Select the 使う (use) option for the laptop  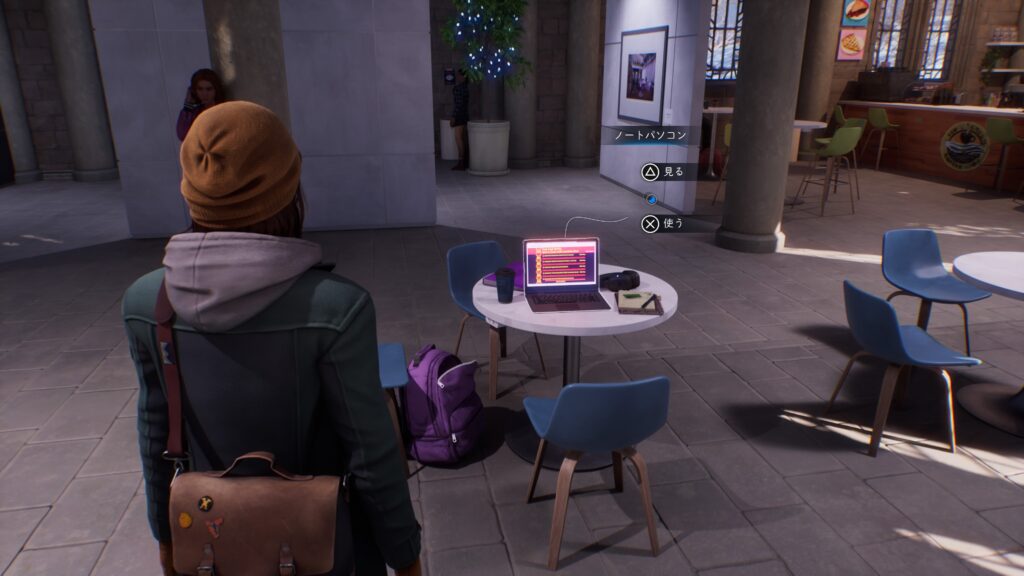click(664, 223)
